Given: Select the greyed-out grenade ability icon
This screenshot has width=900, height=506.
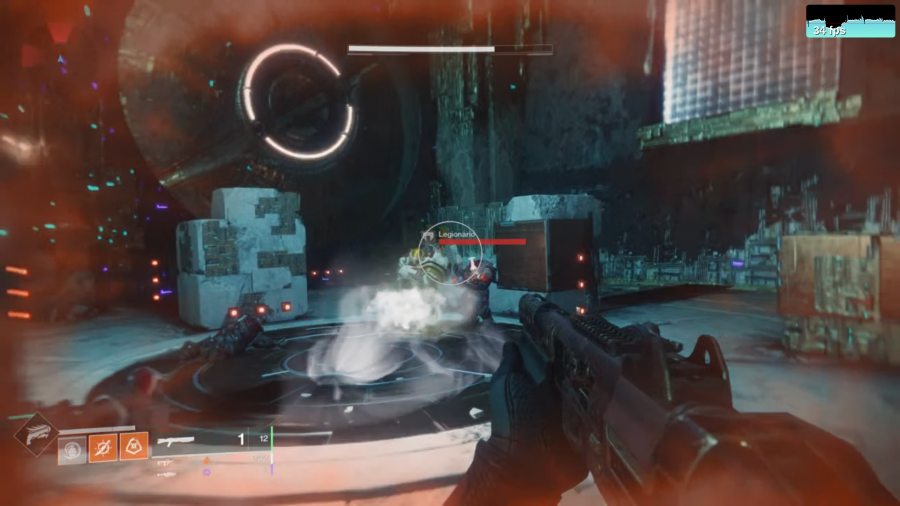Looking at the screenshot, I should 72,449.
